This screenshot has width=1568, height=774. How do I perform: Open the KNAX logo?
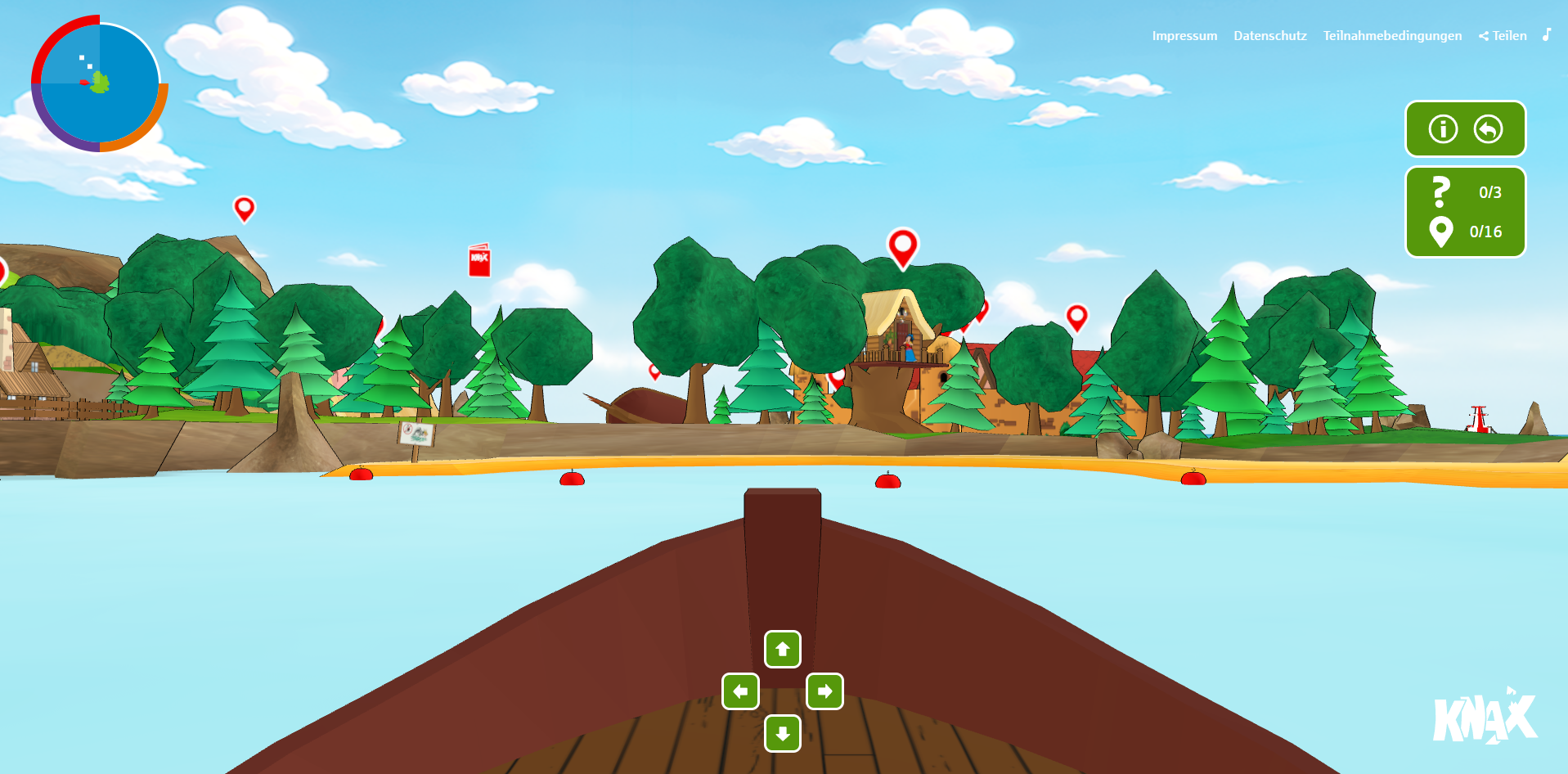(x=1485, y=718)
